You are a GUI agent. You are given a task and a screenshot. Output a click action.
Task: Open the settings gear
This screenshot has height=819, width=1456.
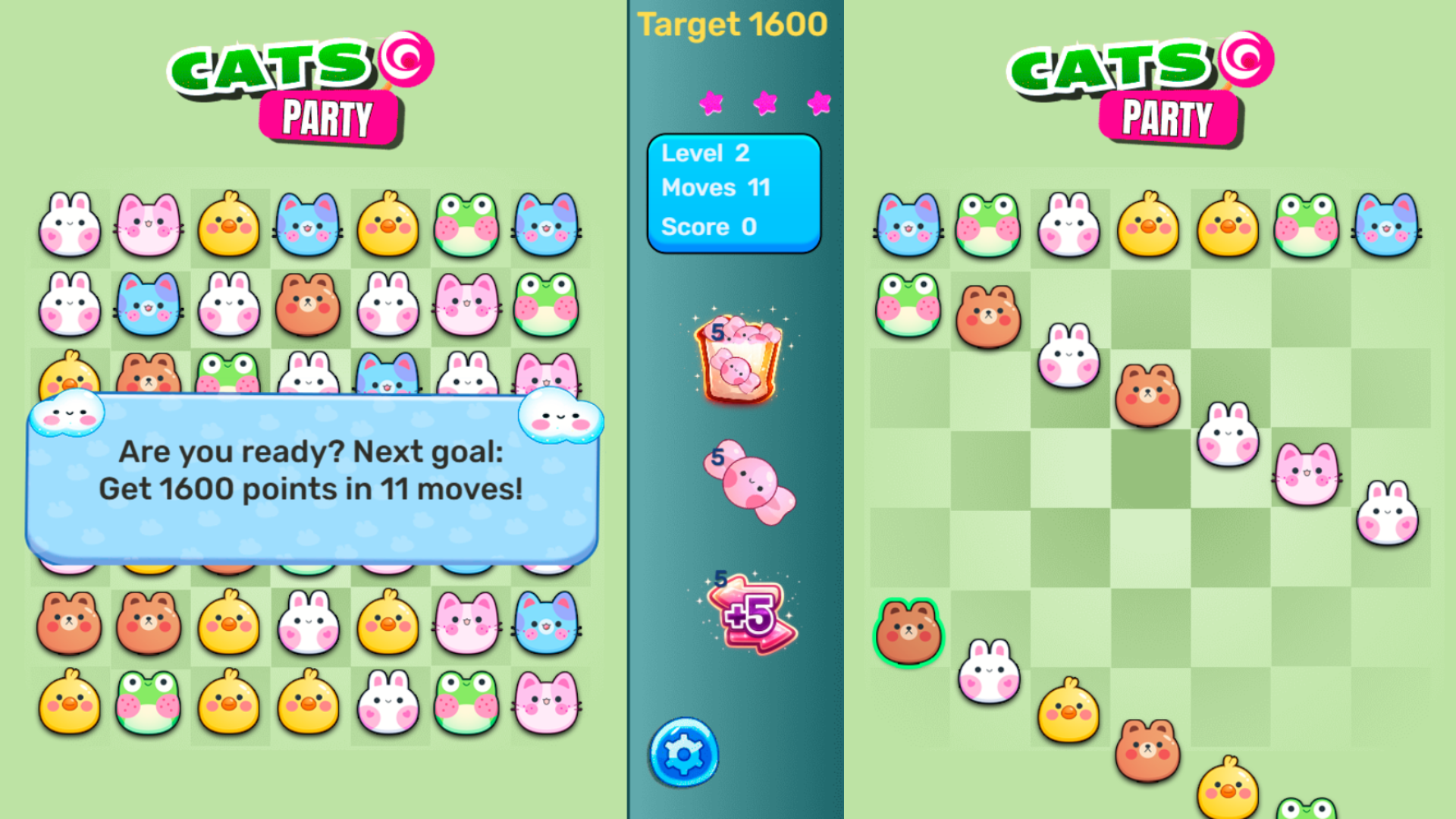coord(685,751)
